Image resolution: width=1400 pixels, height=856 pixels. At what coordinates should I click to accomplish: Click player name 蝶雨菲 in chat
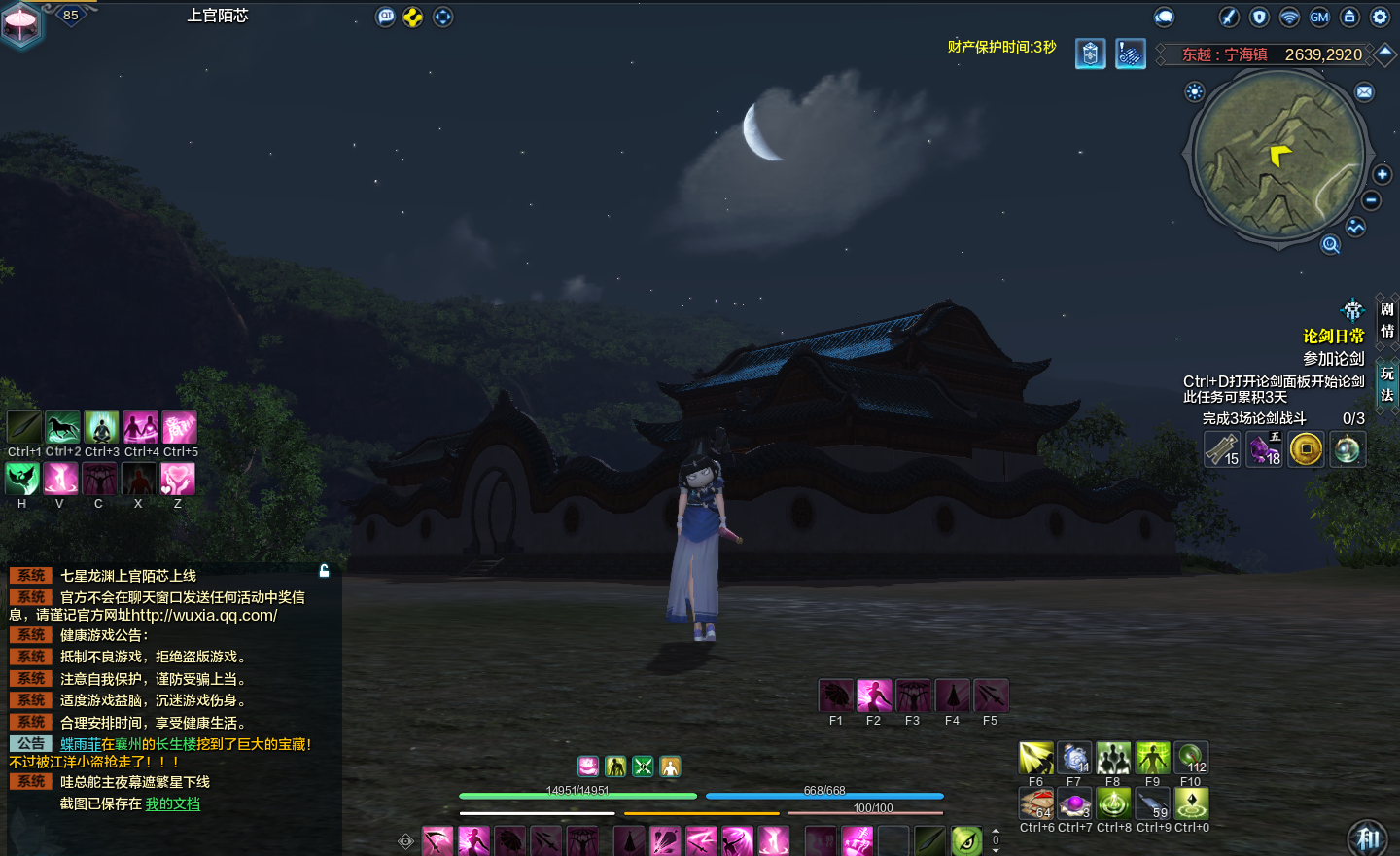pyautogui.click(x=81, y=744)
